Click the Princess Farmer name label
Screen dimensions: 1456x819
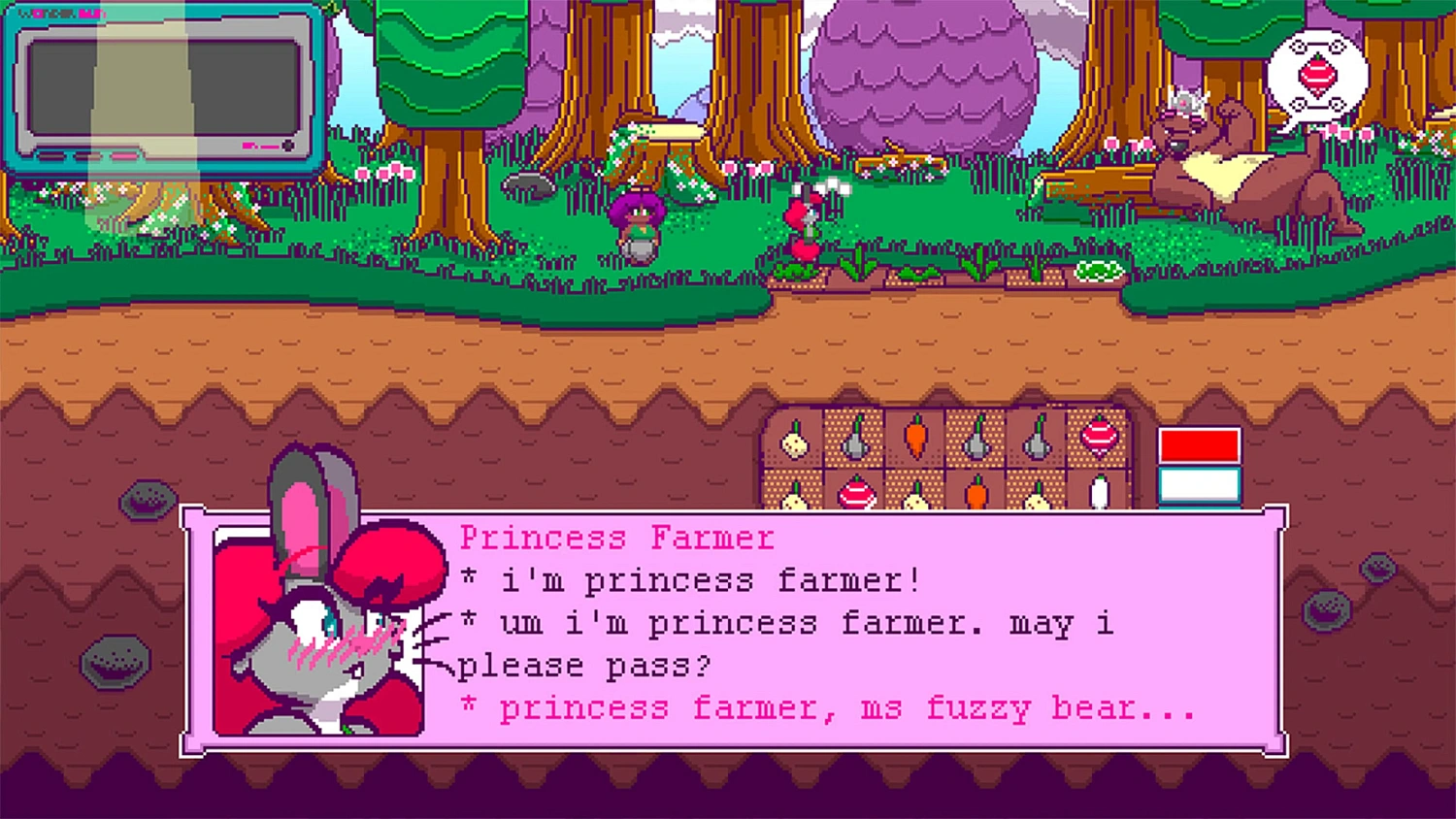(618, 538)
